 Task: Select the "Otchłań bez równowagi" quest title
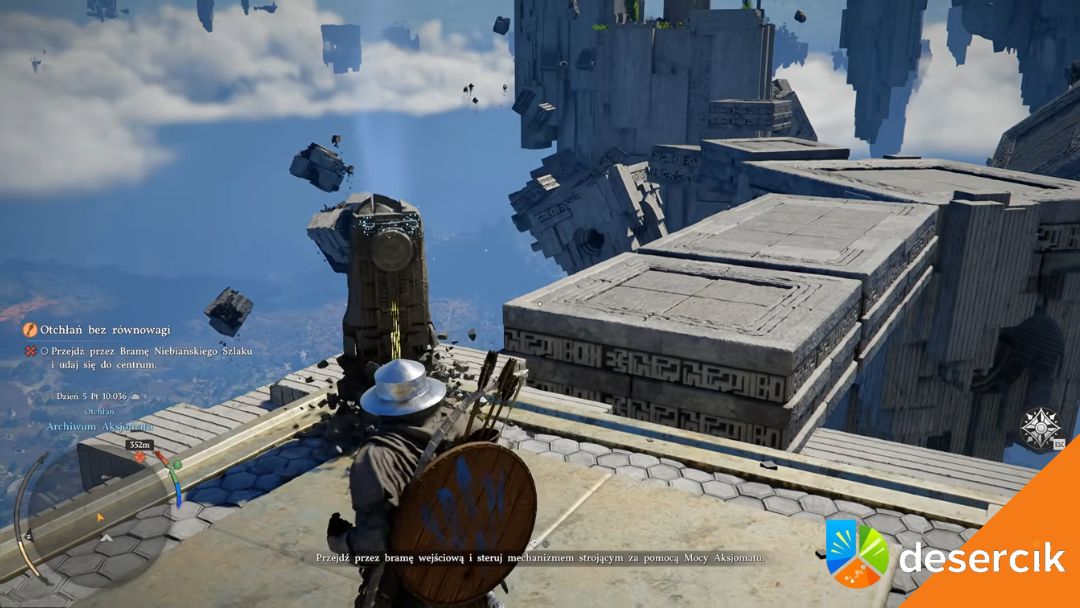click(x=104, y=329)
